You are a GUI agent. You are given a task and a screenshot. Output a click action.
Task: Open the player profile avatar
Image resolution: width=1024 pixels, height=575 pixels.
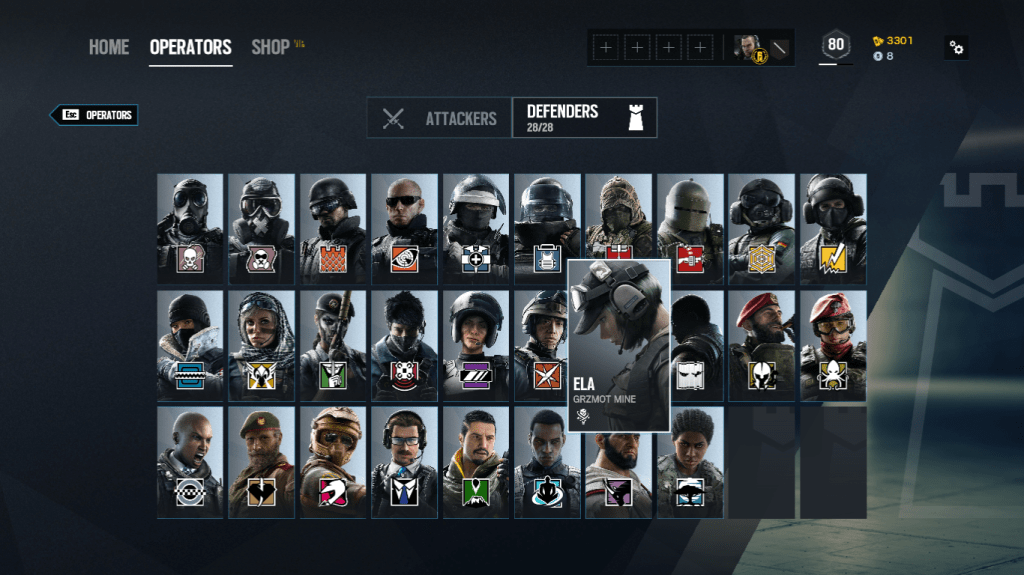748,47
